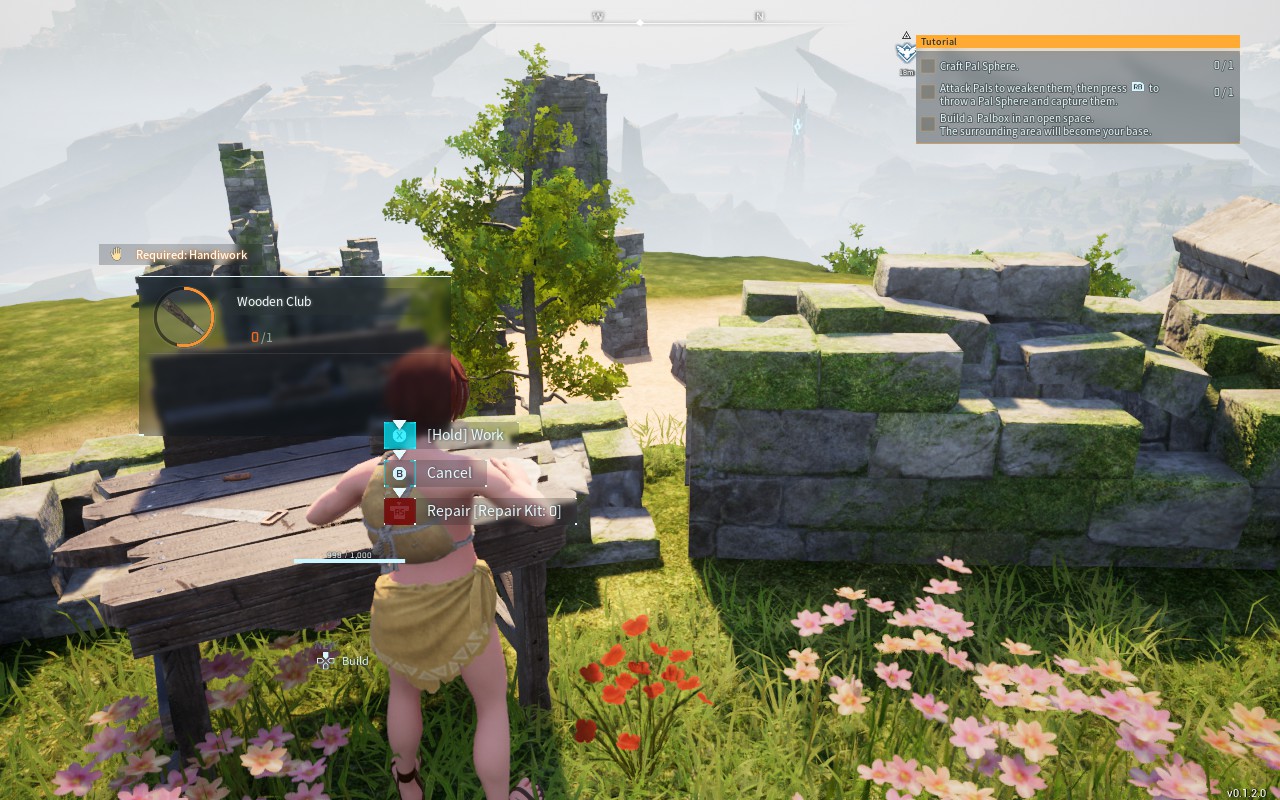Click the Craft Pal Sphere objective
The image size is (1280, 800).
coord(979,66)
